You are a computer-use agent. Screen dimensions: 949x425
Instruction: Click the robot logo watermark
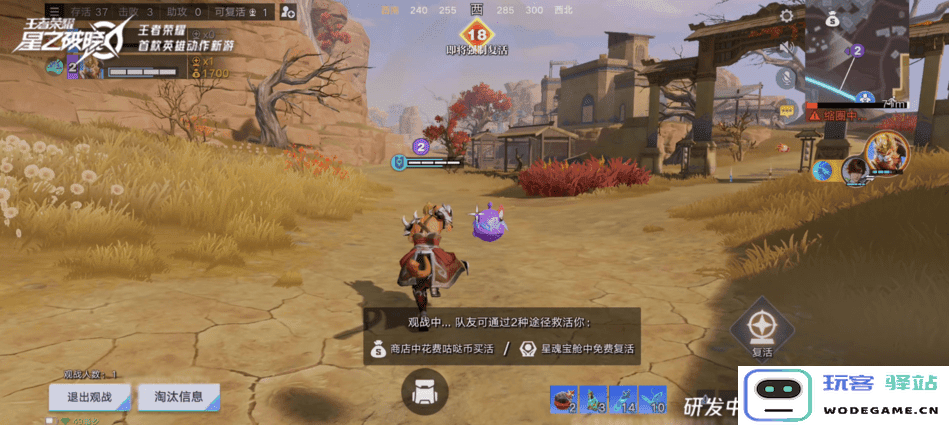pyautogui.click(x=776, y=395)
